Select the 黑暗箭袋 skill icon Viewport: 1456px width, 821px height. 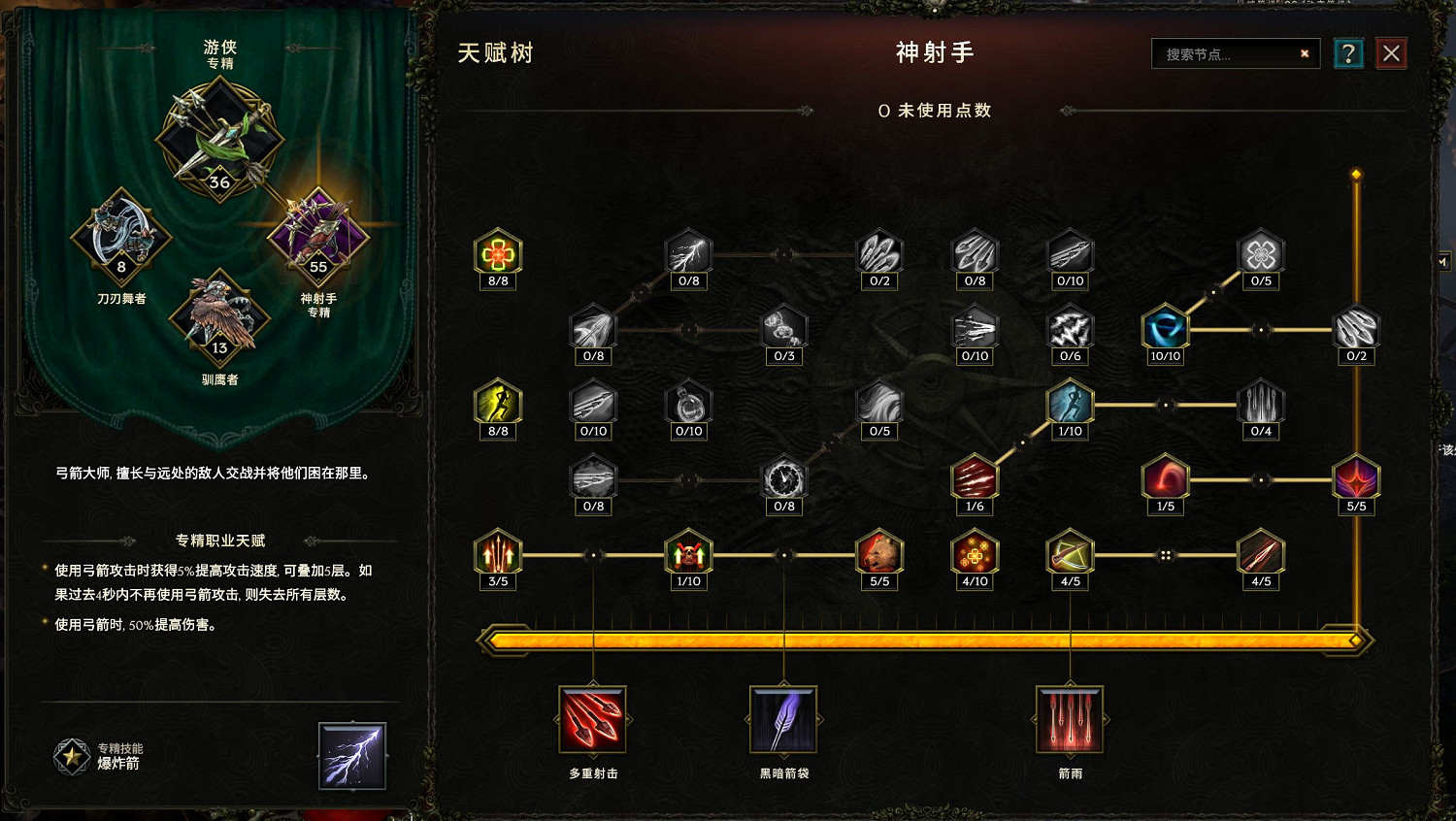point(782,720)
